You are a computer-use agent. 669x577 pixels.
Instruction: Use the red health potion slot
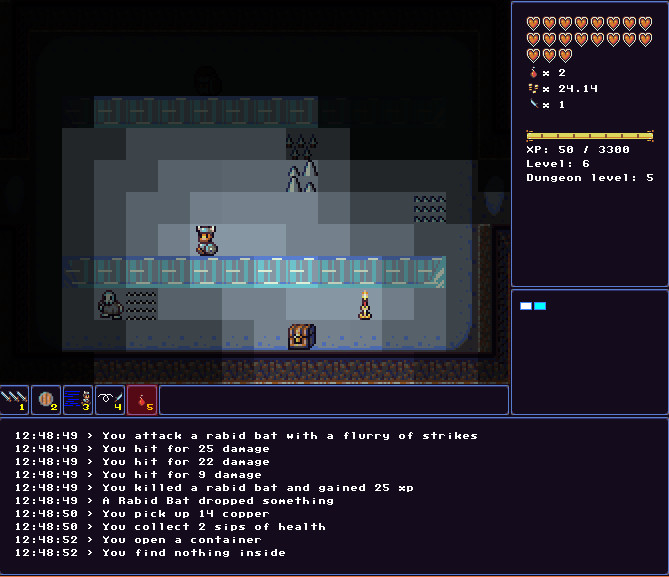click(x=142, y=400)
